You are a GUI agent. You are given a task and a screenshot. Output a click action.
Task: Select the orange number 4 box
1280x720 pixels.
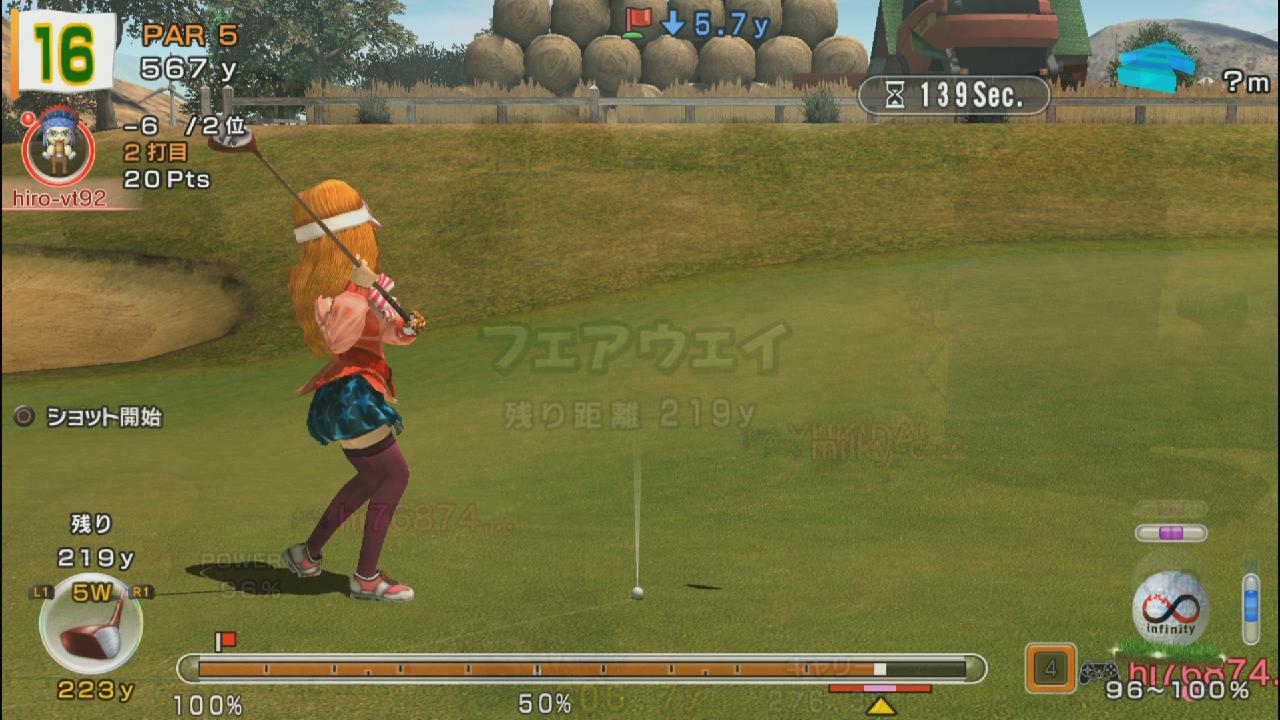pos(1050,668)
